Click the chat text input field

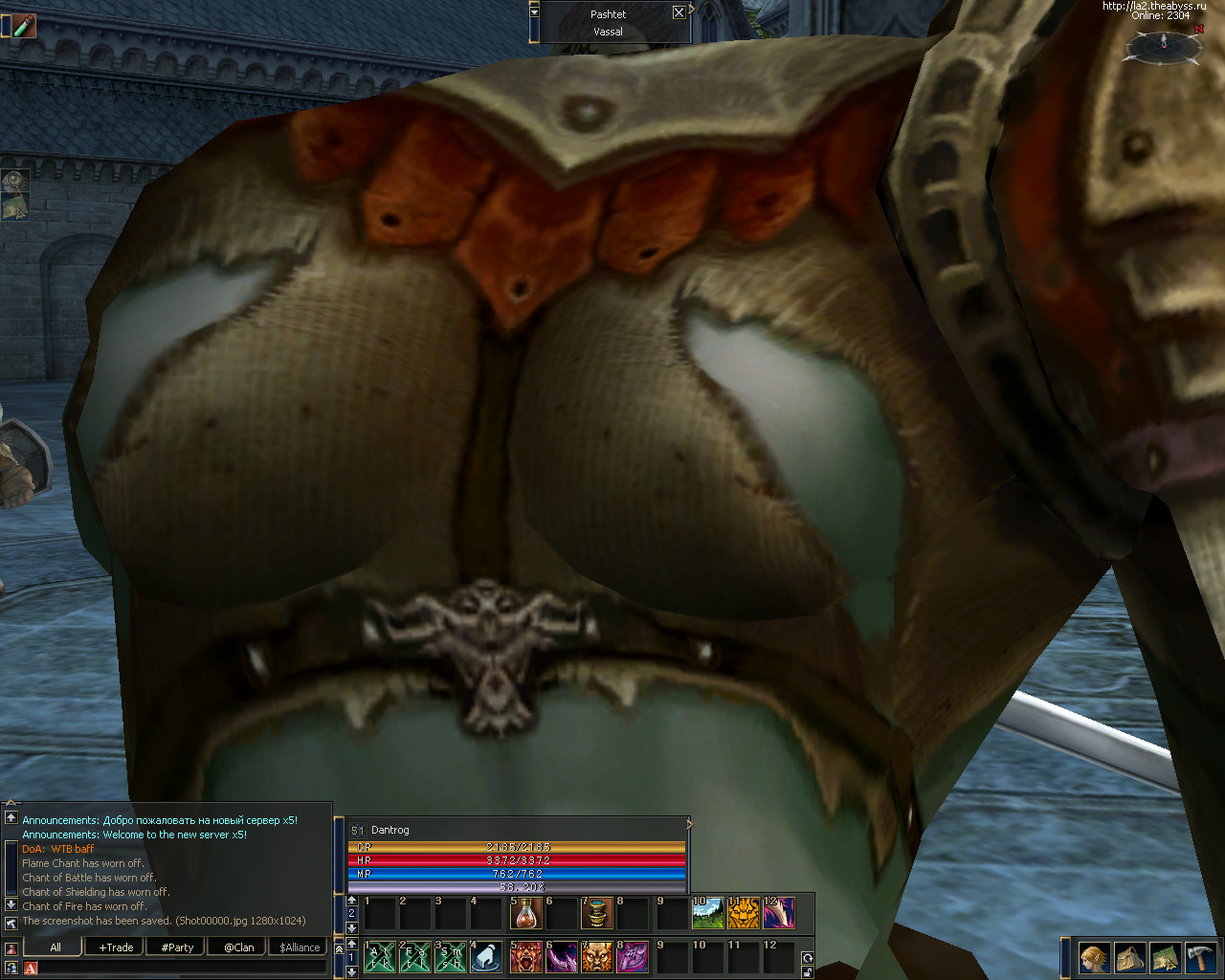[x=182, y=969]
